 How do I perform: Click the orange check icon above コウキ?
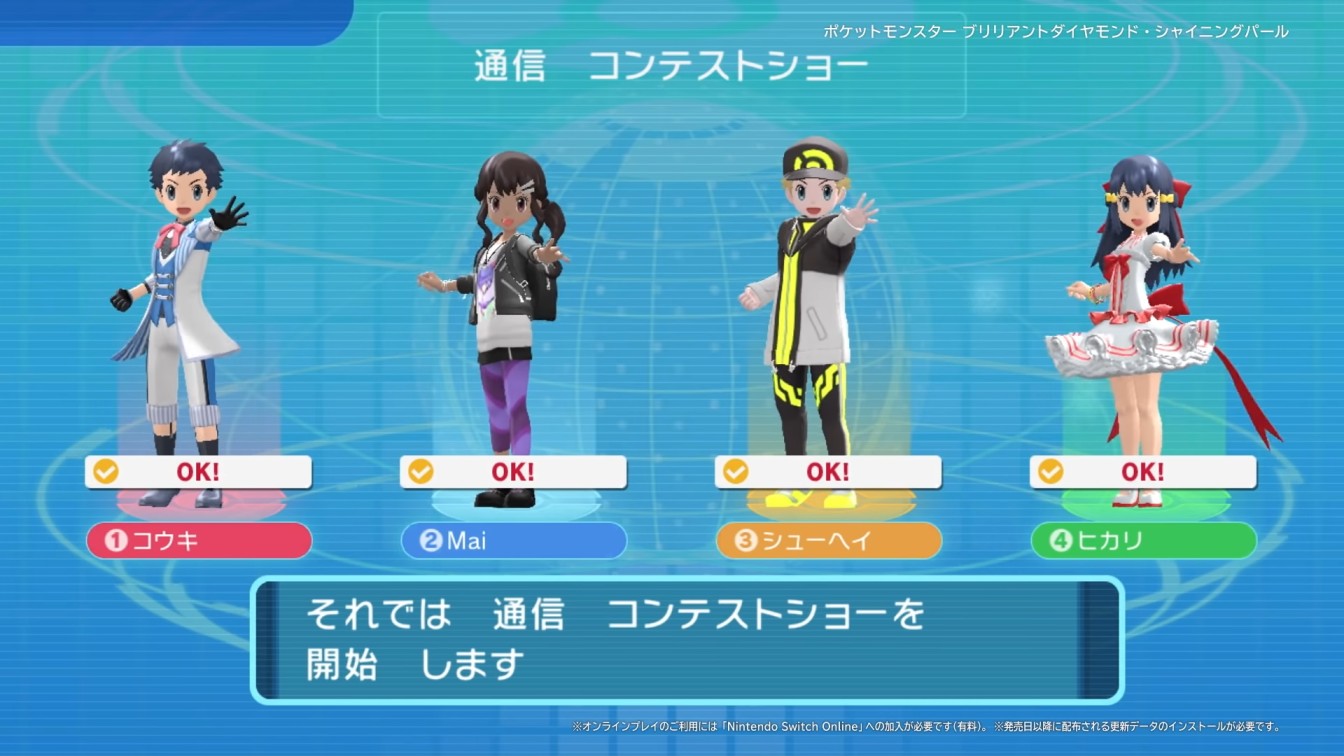pyautogui.click(x=107, y=471)
